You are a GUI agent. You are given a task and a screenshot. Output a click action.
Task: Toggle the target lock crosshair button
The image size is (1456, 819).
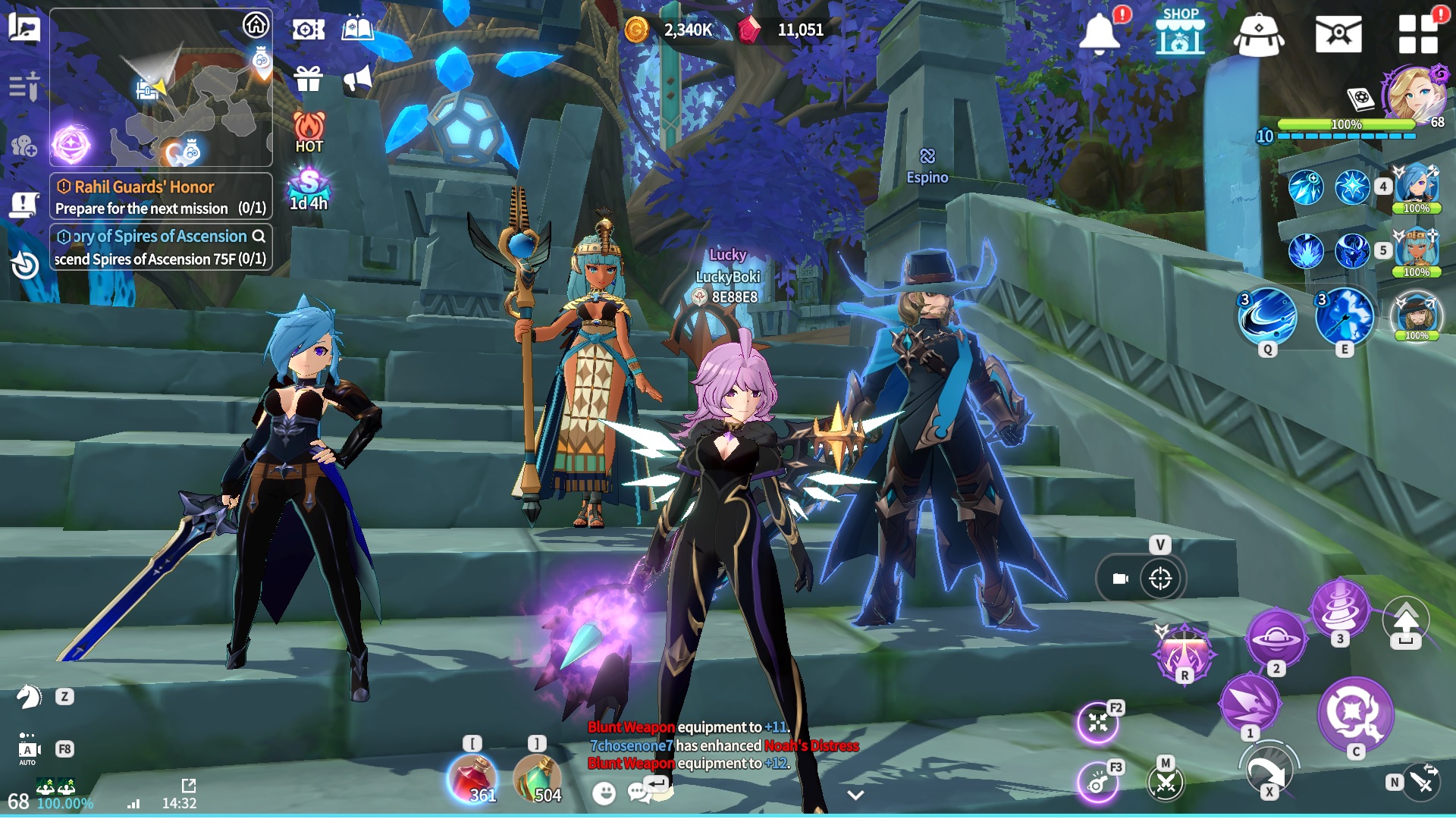pos(1160,579)
